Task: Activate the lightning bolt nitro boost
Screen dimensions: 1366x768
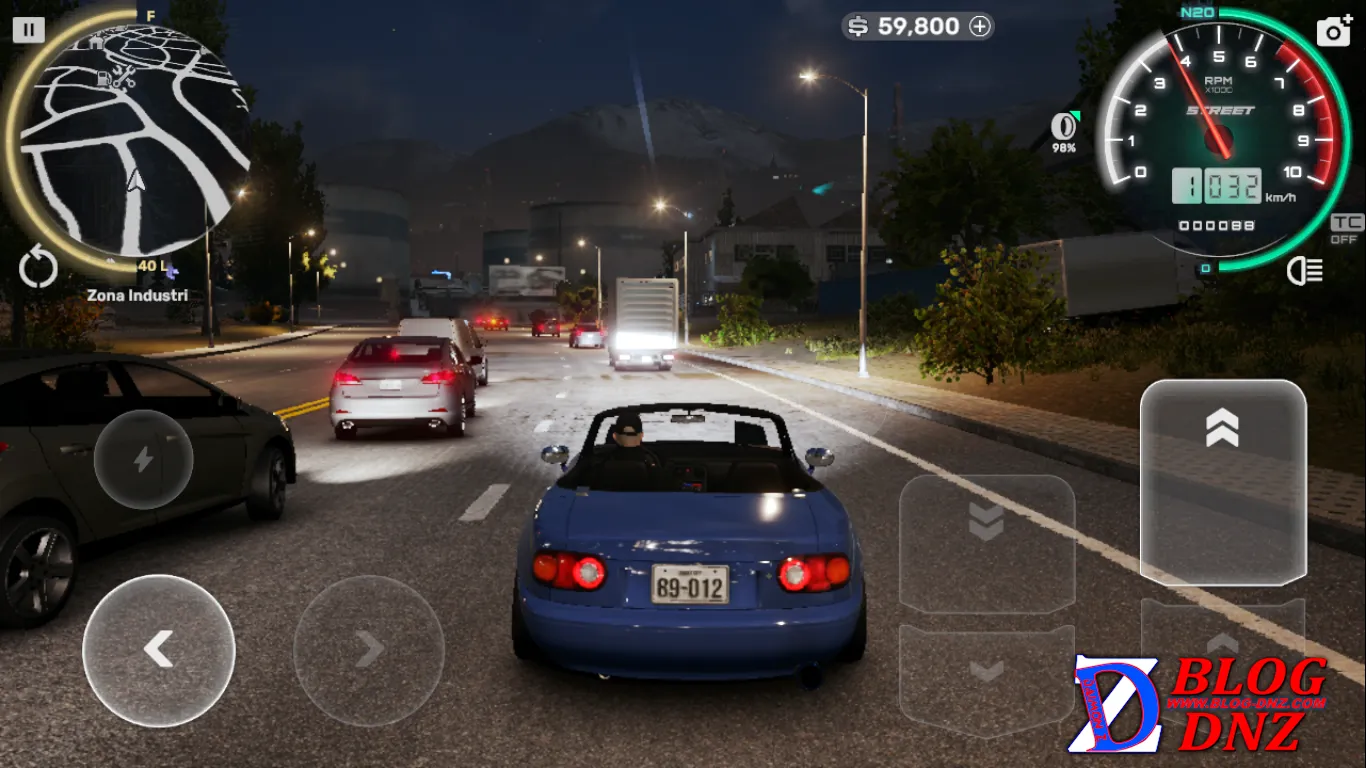Action: click(143, 459)
